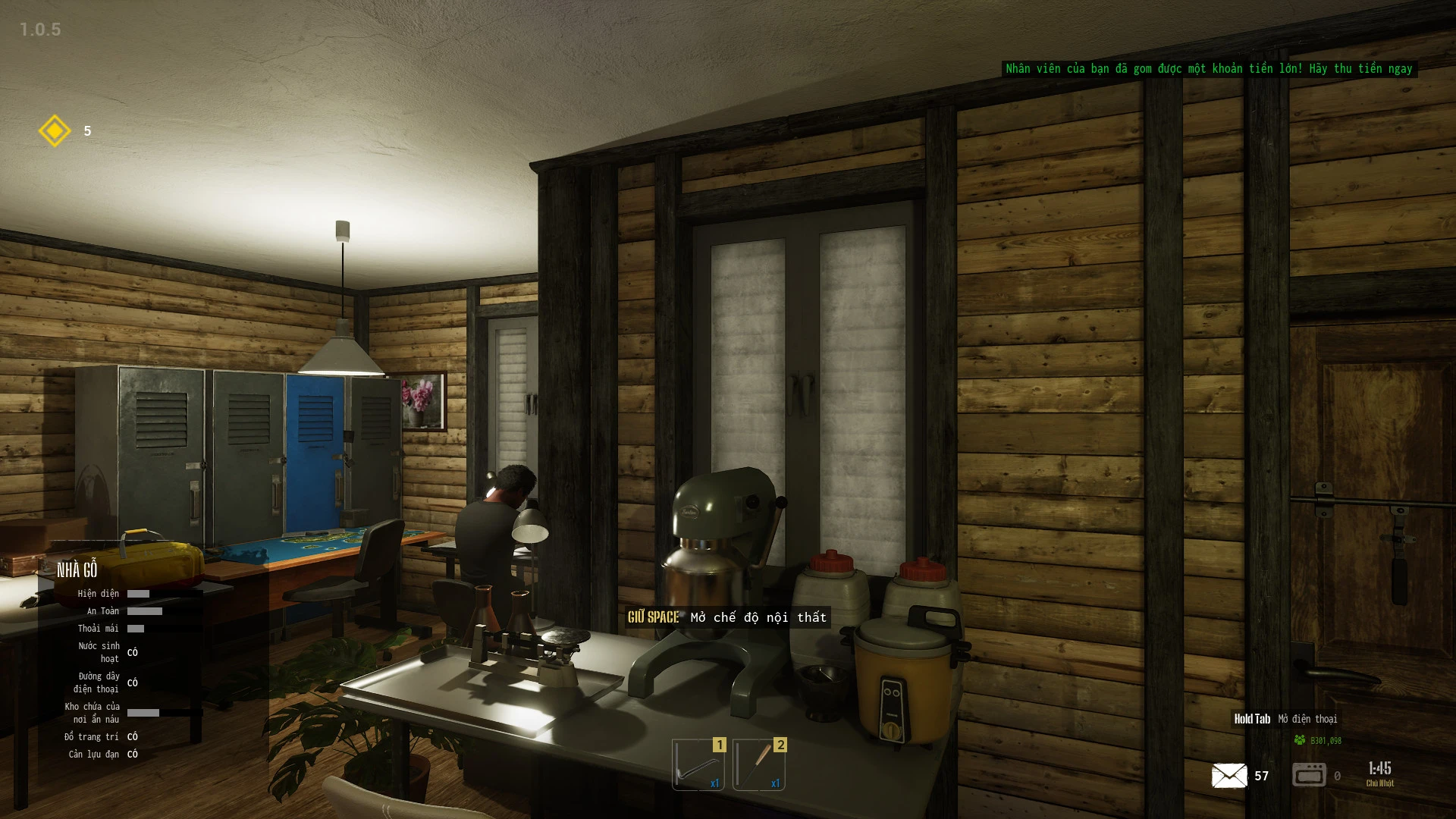The image size is (1456, 819).
Task: Click the green gang members icon
Action: point(1300,740)
